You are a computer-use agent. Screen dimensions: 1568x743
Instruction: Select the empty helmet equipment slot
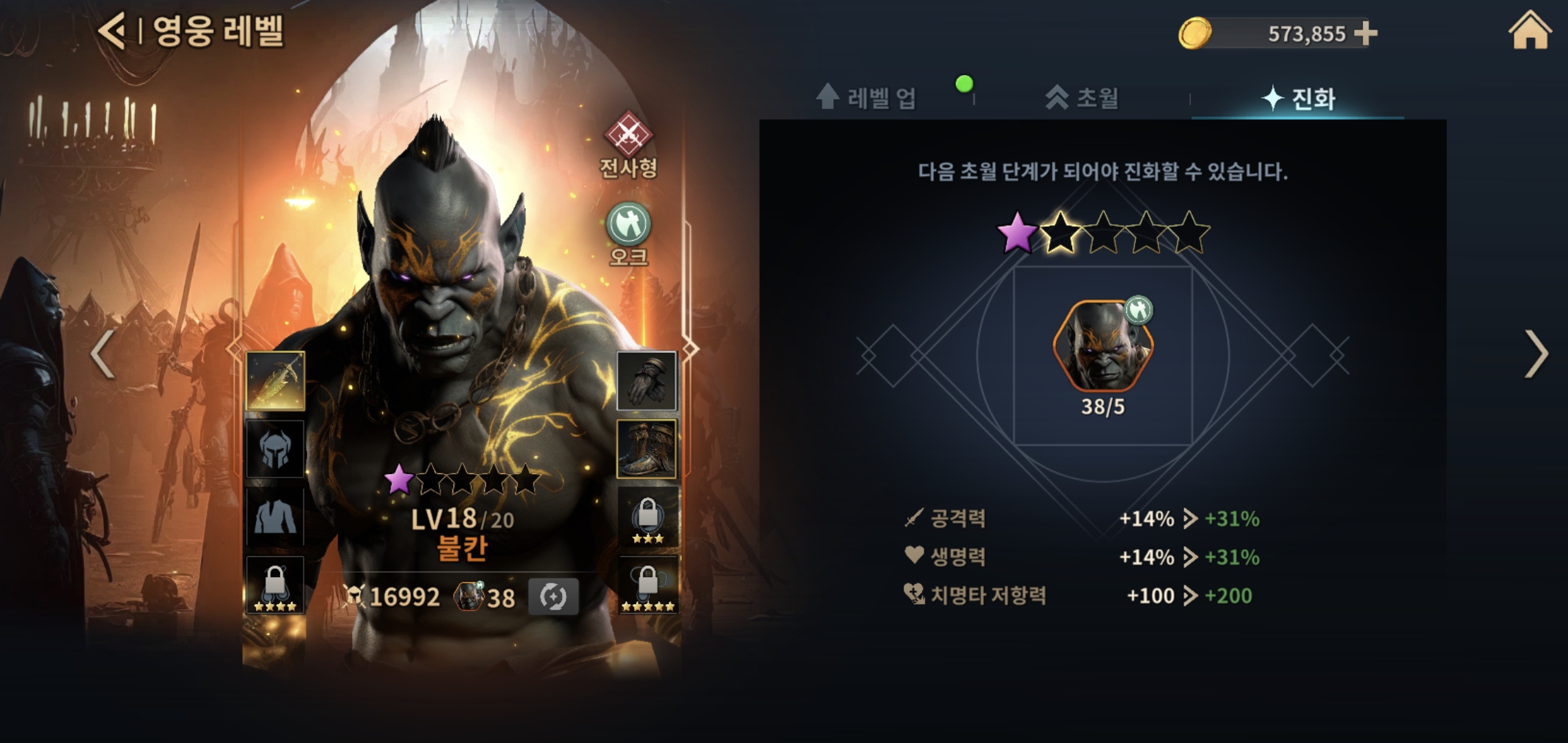(x=275, y=449)
